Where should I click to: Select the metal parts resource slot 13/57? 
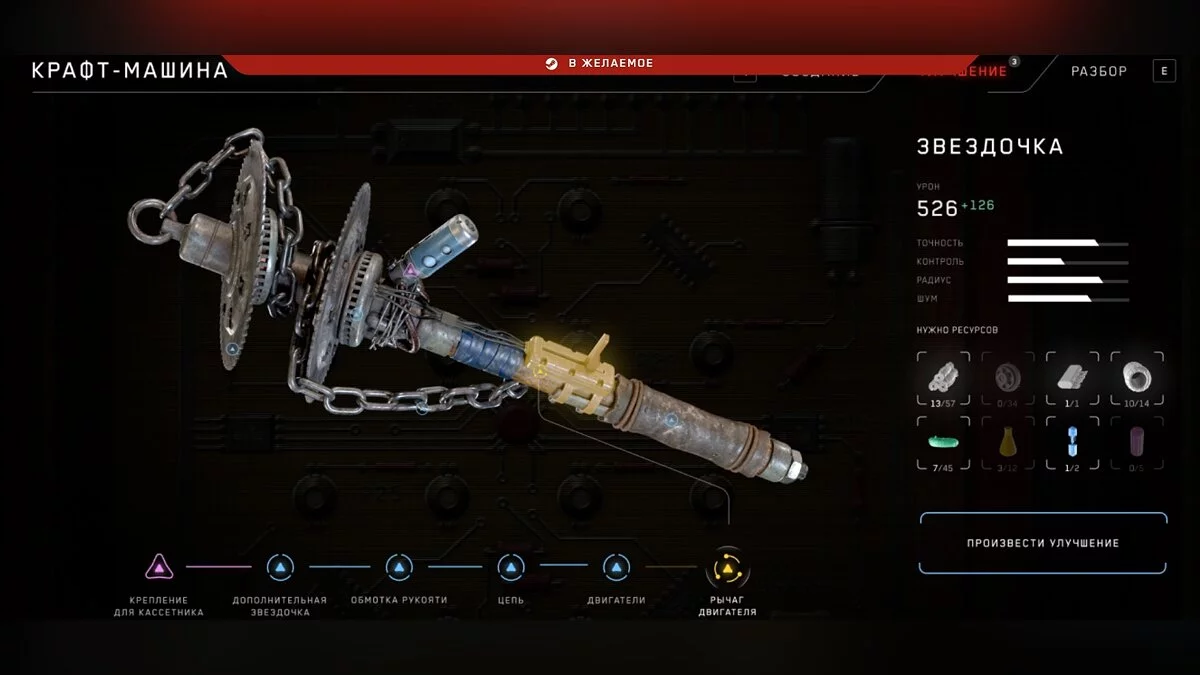(942, 377)
